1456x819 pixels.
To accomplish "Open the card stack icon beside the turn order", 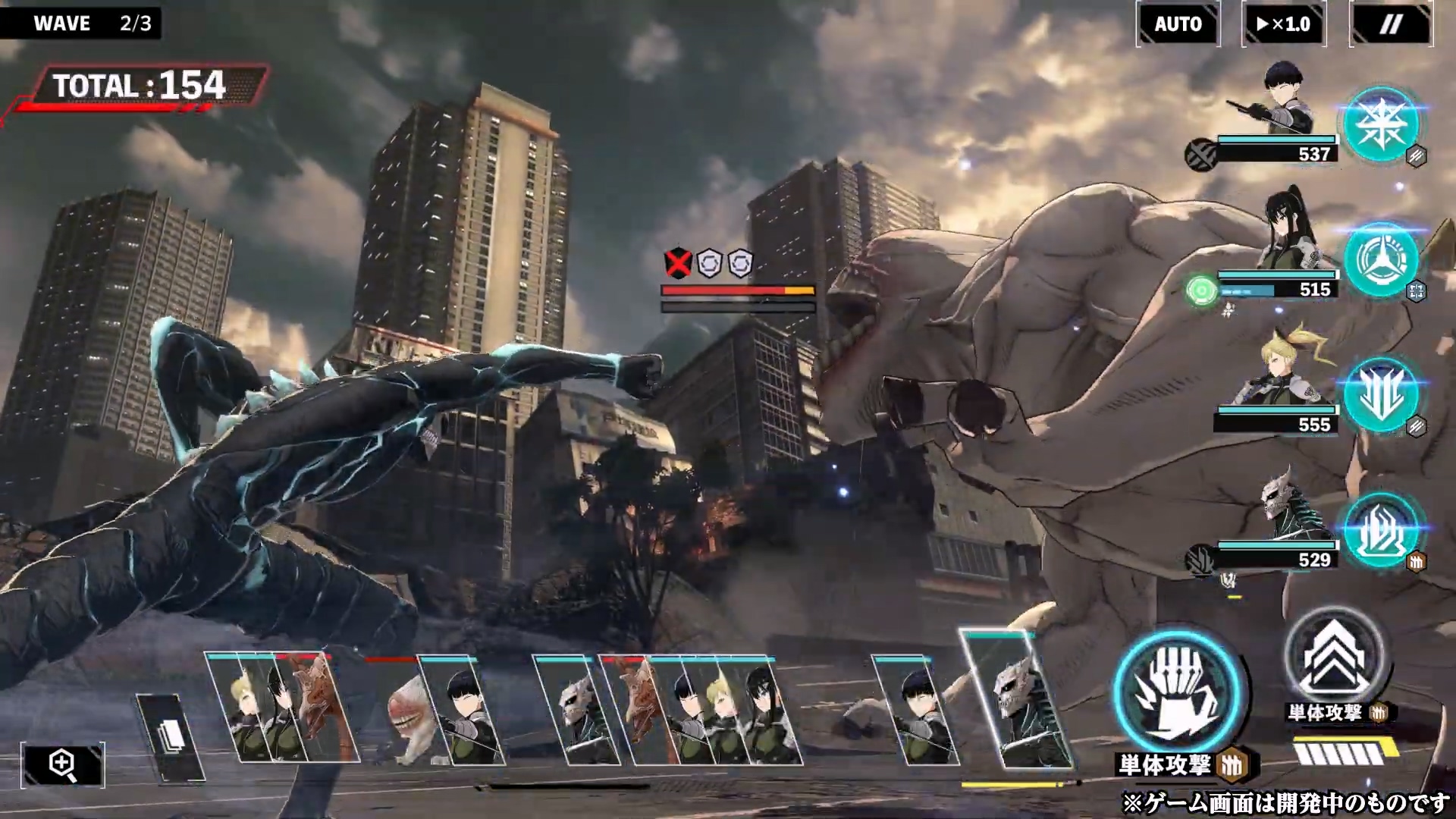I will point(171,736).
